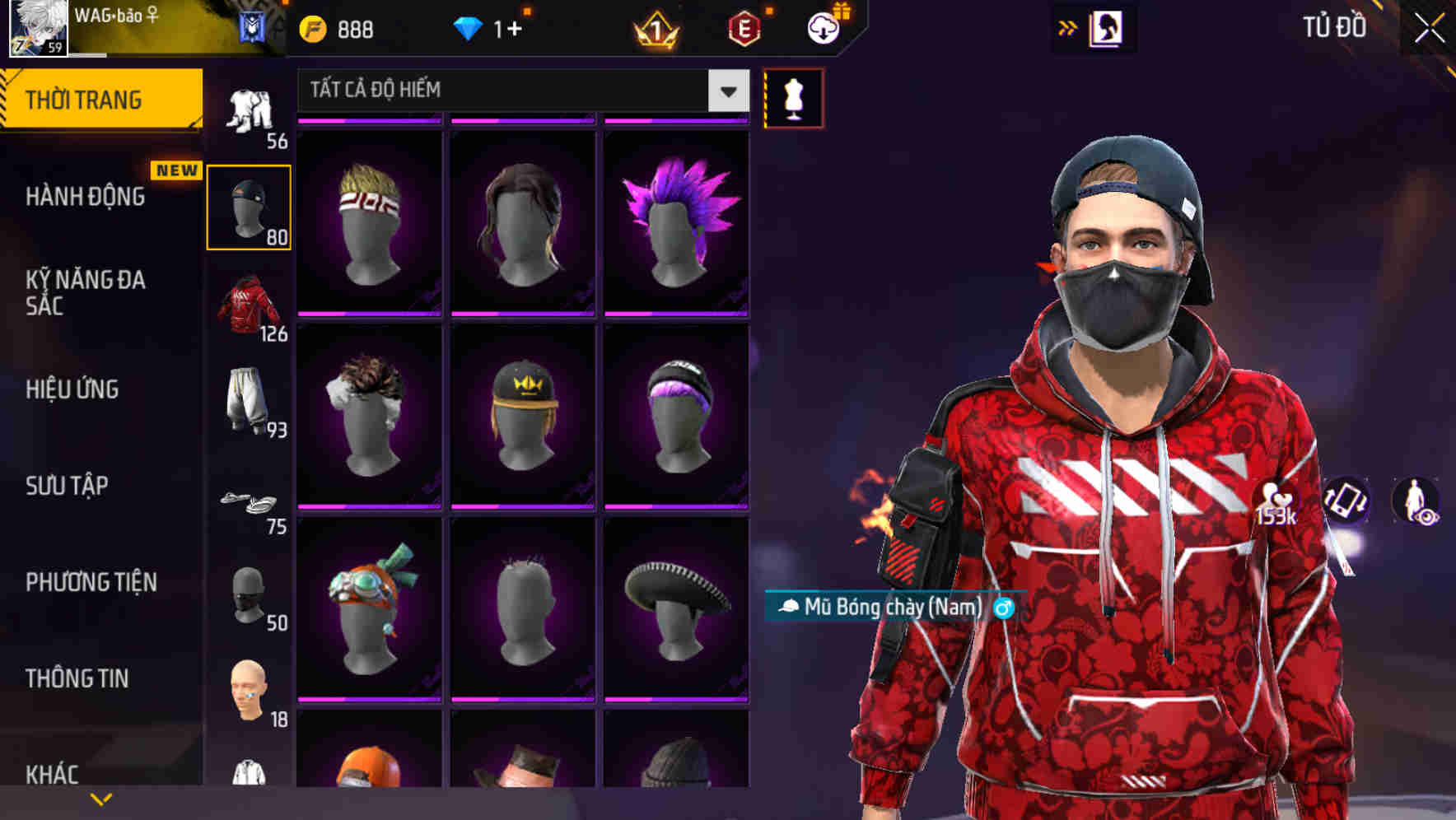Click the mannequin try-on icon beside the filter
Viewport: 1456px width, 820px height.
[x=793, y=97]
